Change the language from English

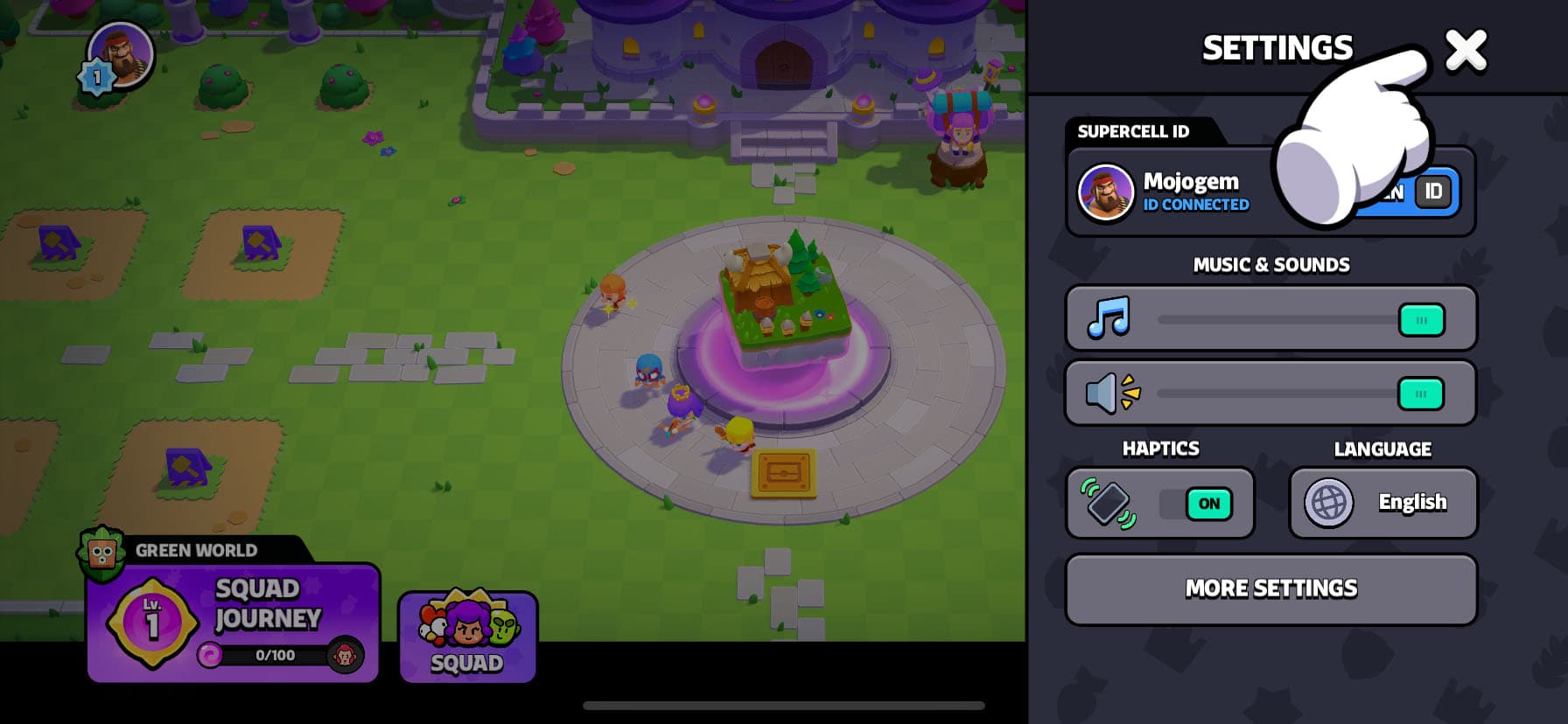pos(1382,503)
